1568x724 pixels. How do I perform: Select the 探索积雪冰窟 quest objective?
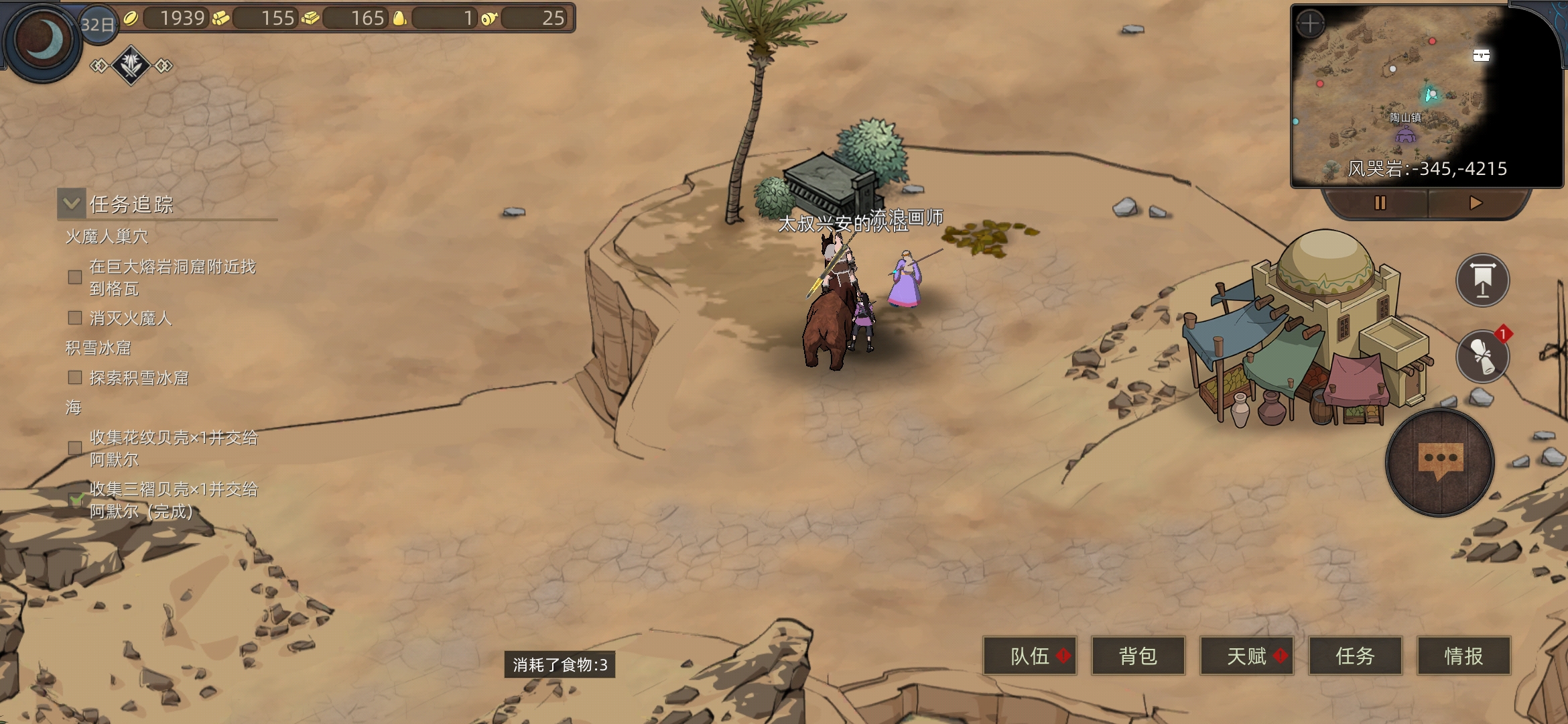click(139, 377)
